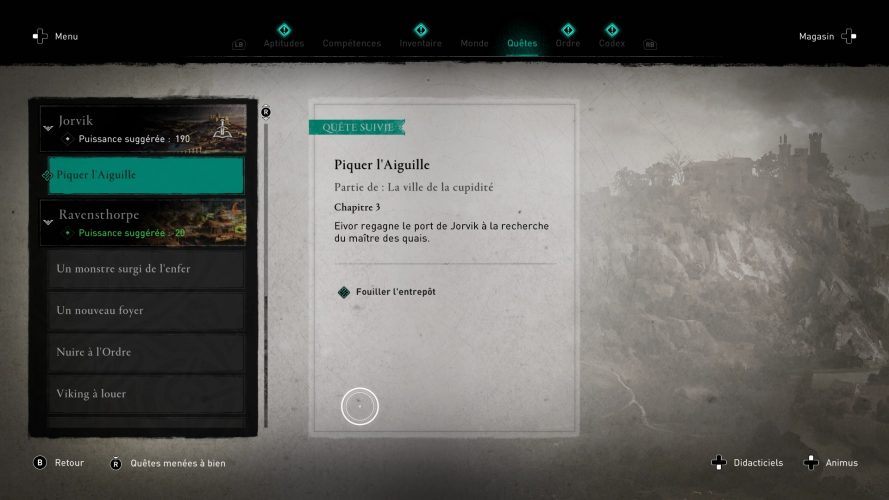
Task: Open the Didacticiels tutorials
Action: (750, 463)
